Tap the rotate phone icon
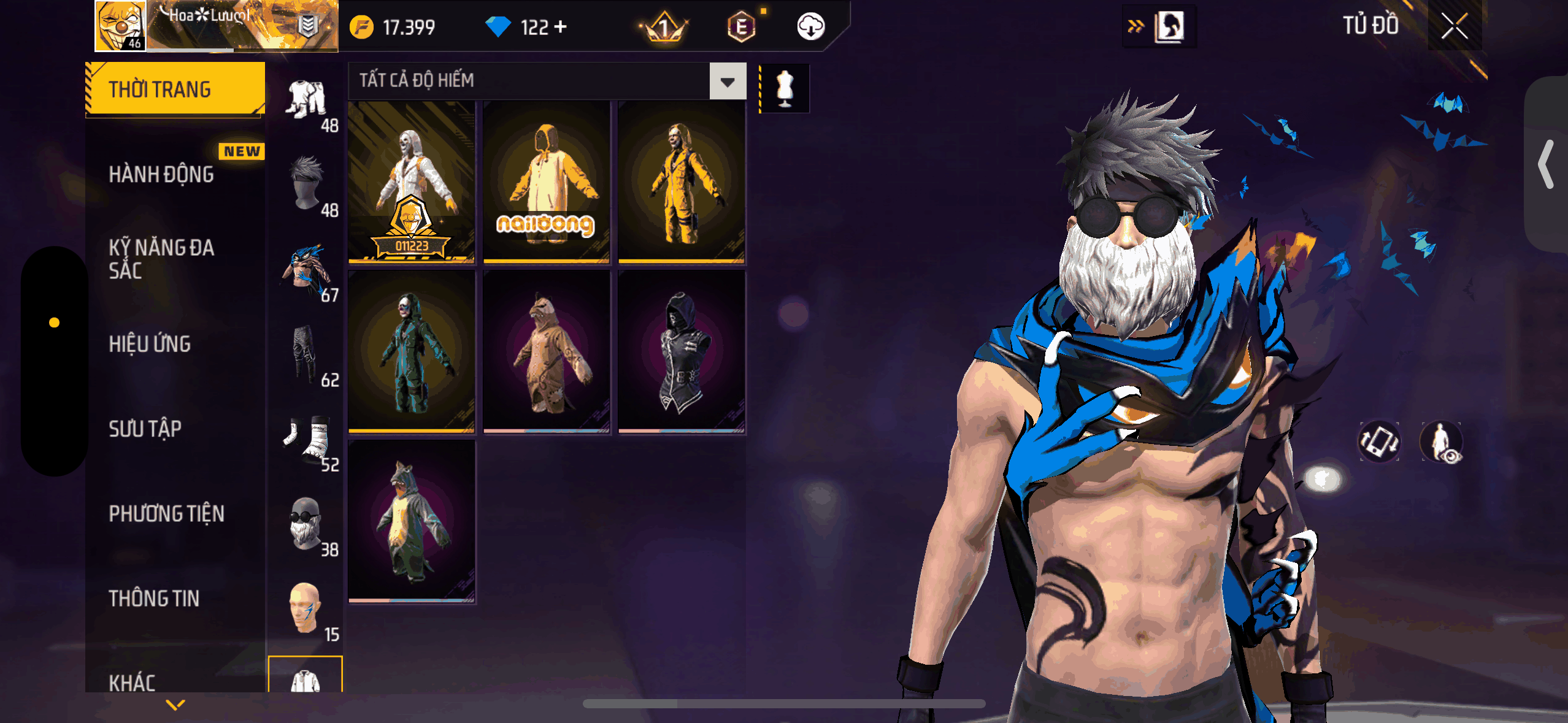 (x=1379, y=442)
